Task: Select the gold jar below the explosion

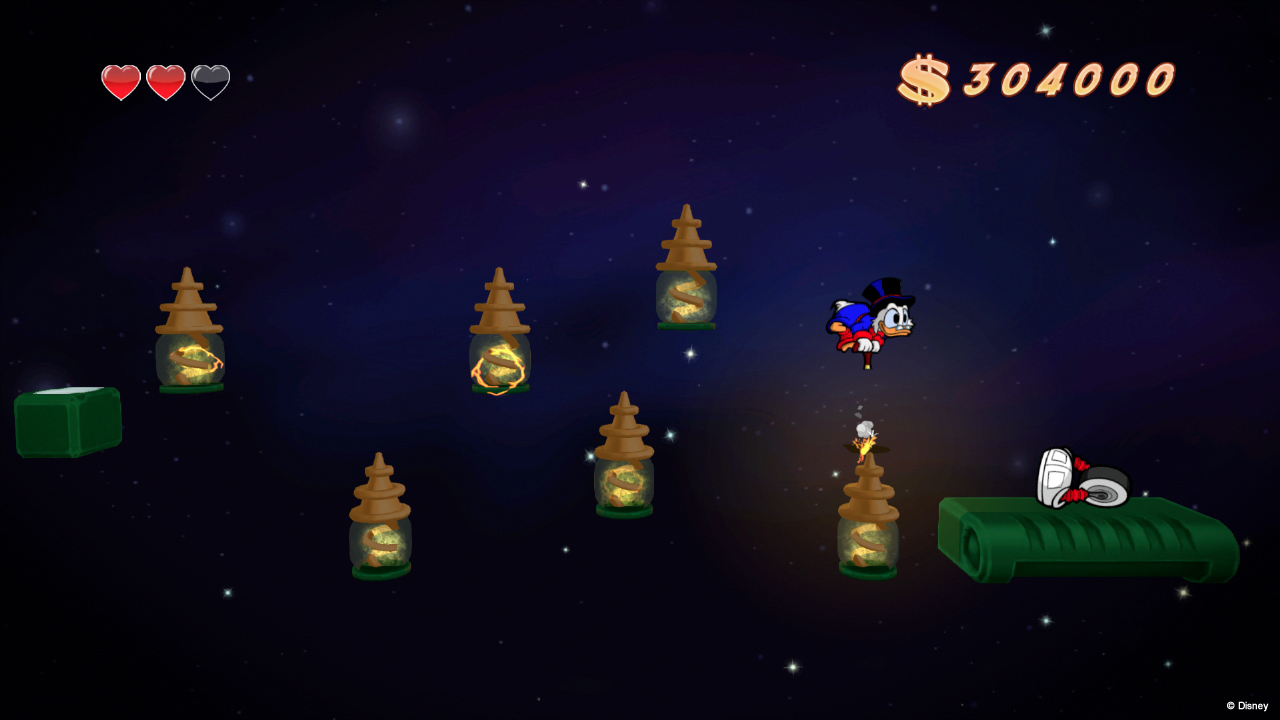Action: [x=868, y=520]
